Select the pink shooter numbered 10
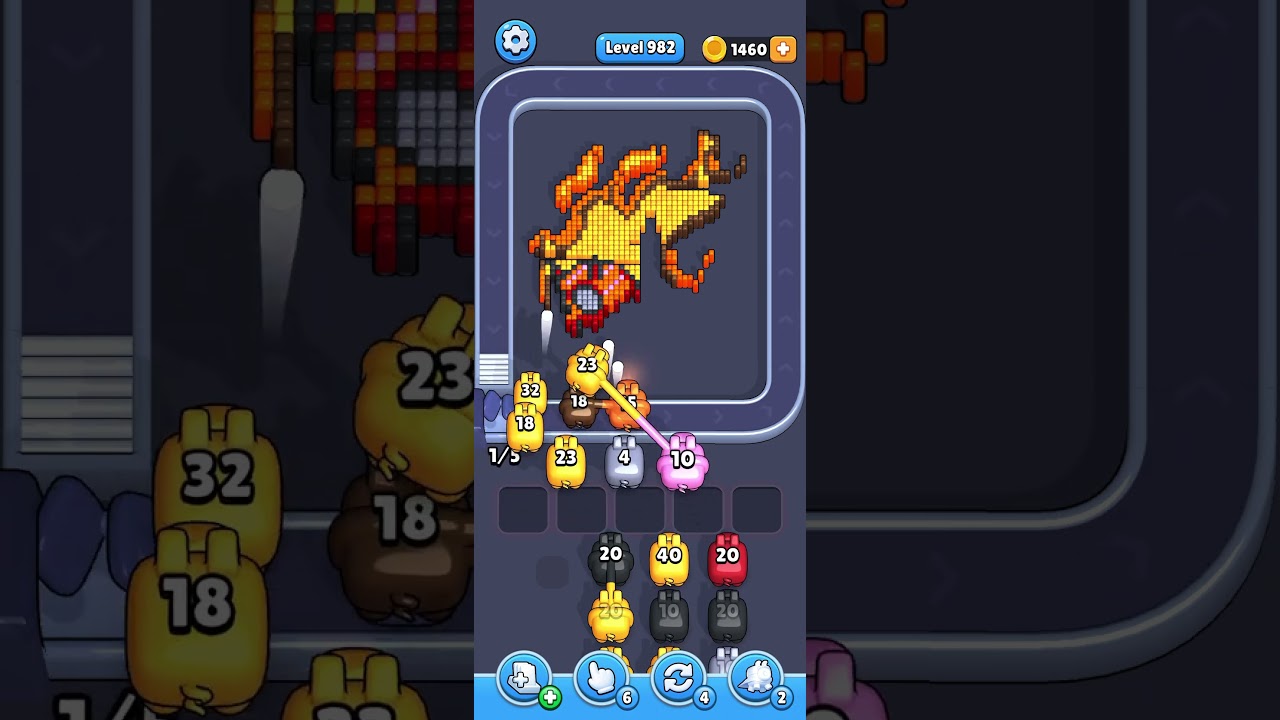Screen dimensions: 1280x720 click(682, 463)
